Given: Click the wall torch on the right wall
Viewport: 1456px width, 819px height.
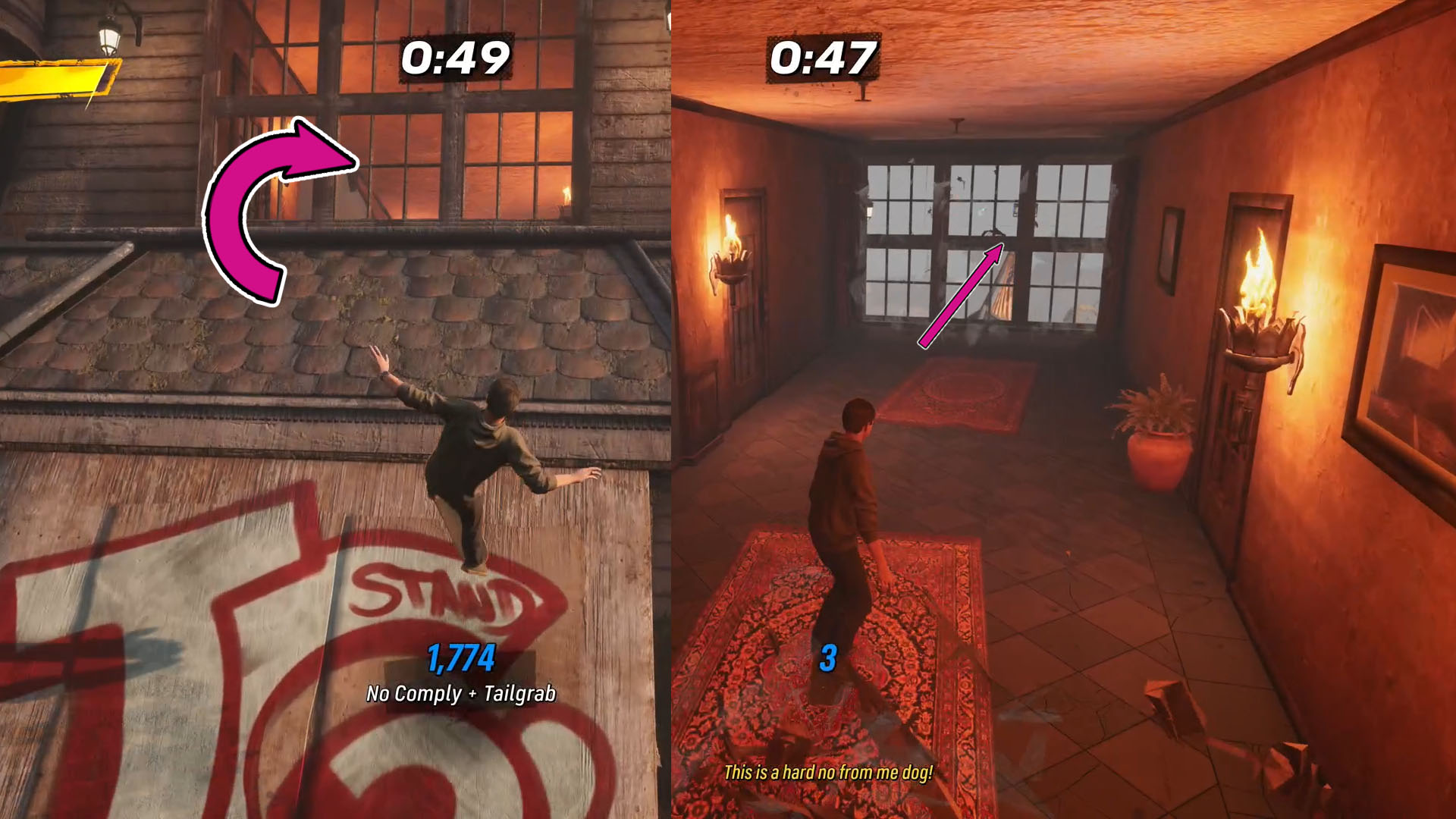Looking at the screenshot, I should 1259,303.
